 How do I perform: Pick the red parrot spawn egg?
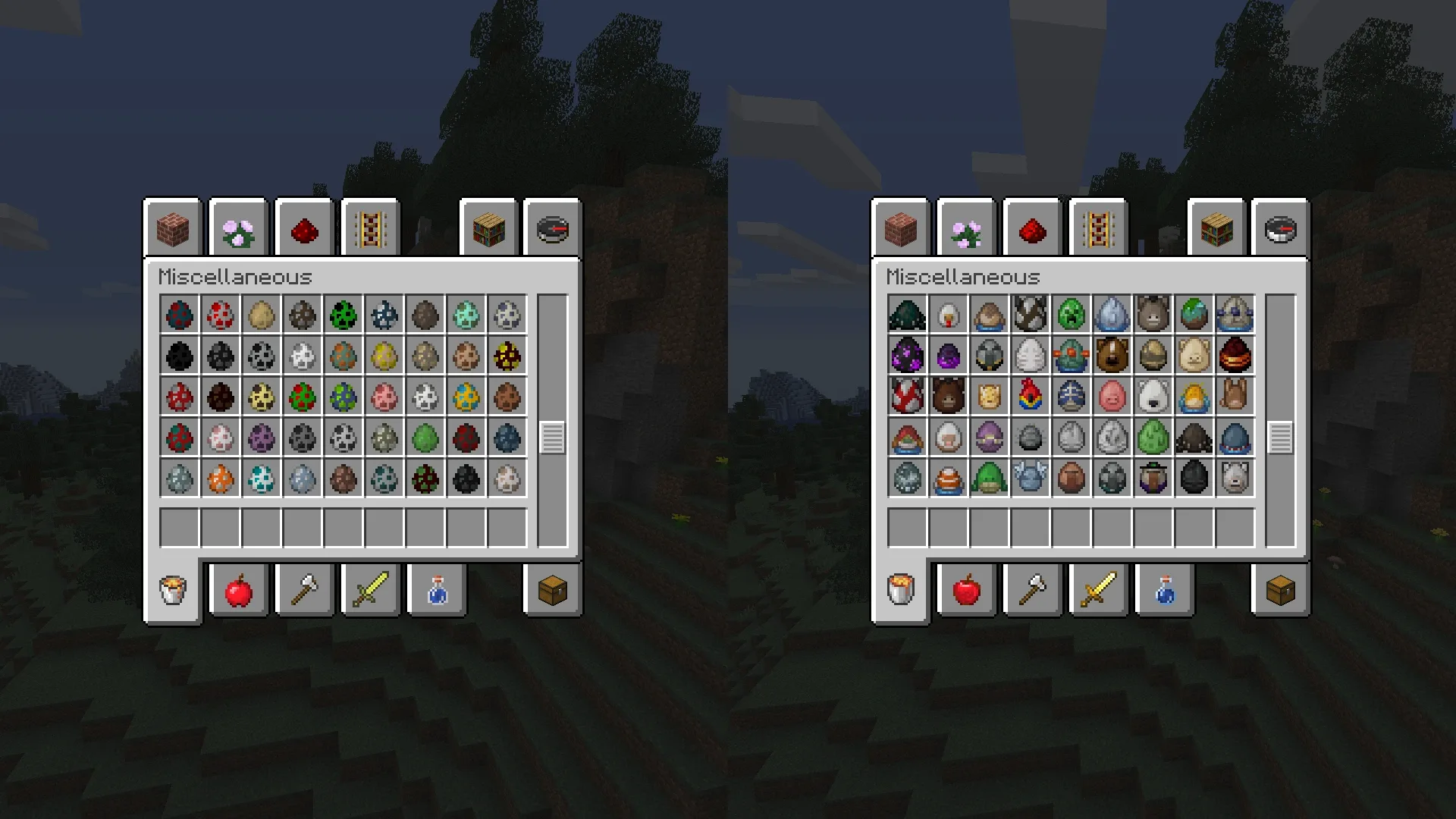tap(1030, 396)
